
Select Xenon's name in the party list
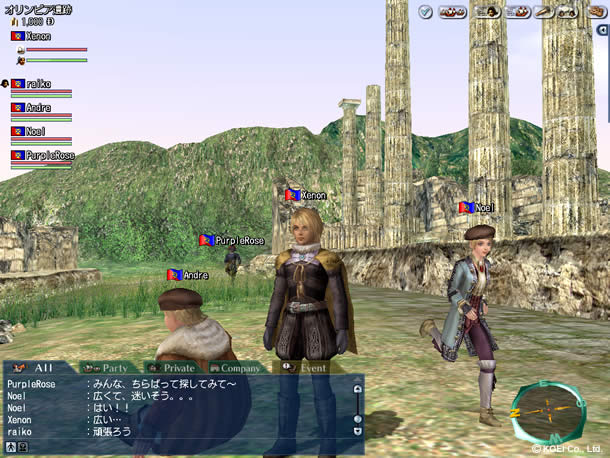[x=36, y=36]
